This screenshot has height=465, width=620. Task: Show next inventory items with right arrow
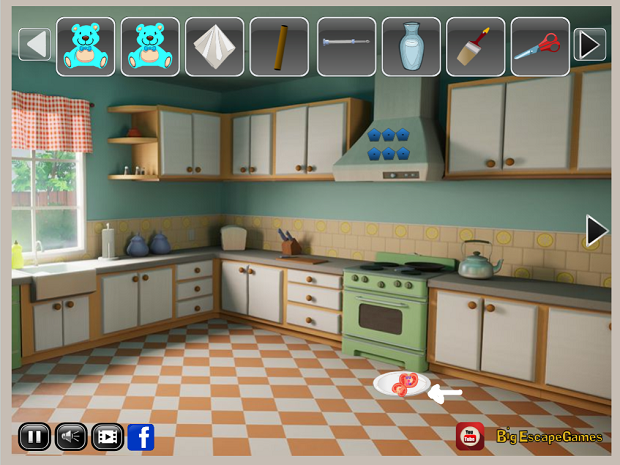coord(590,45)
